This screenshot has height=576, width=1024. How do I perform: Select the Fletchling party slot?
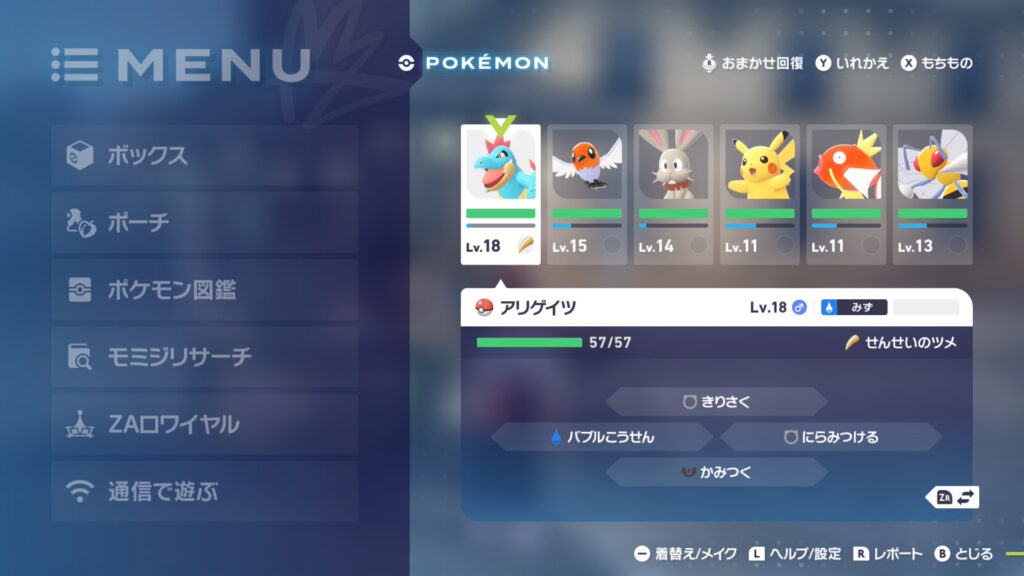pos(587,194)
